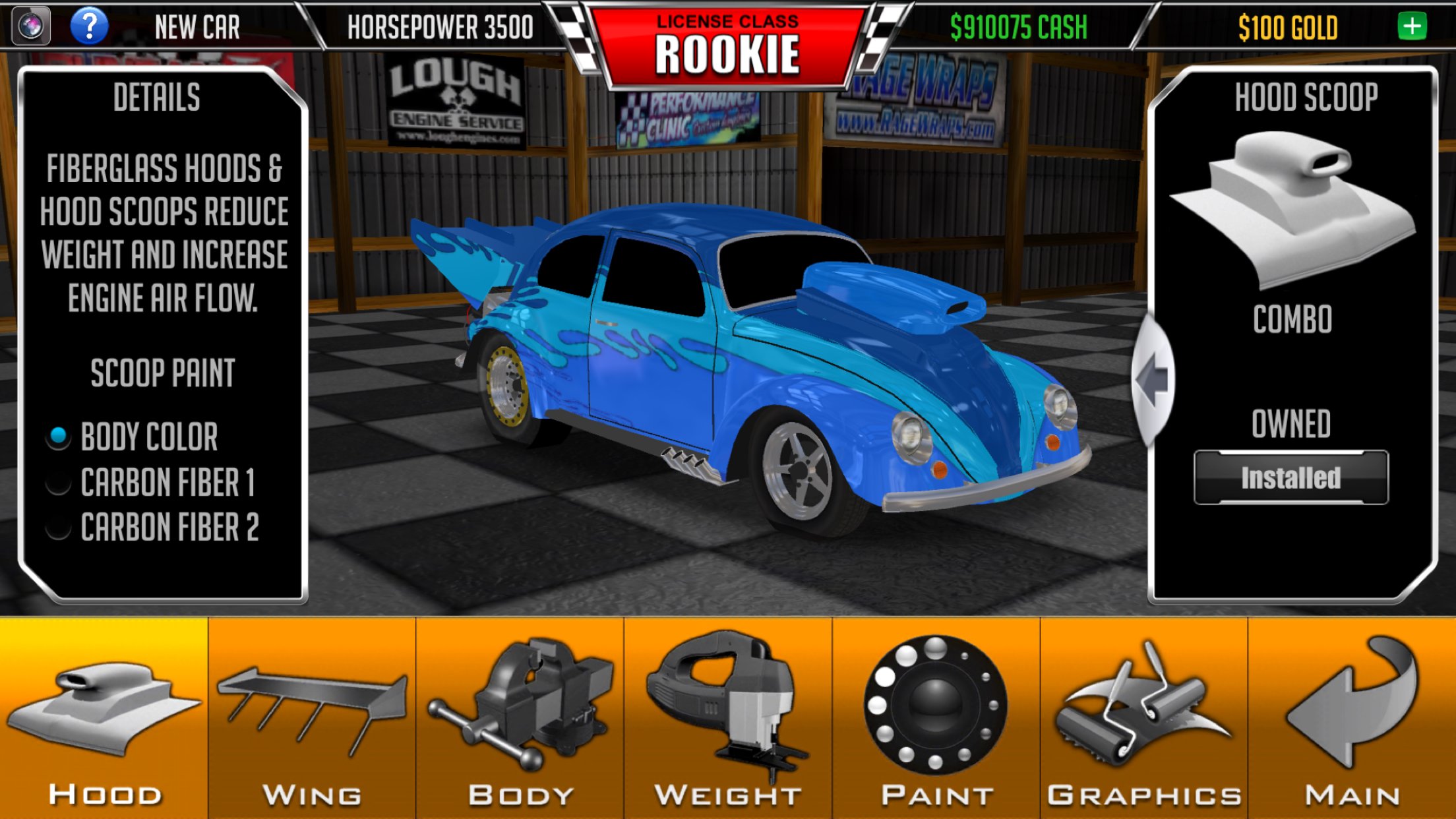
Task: Tap the New Car label
Action: coord(197,27)
